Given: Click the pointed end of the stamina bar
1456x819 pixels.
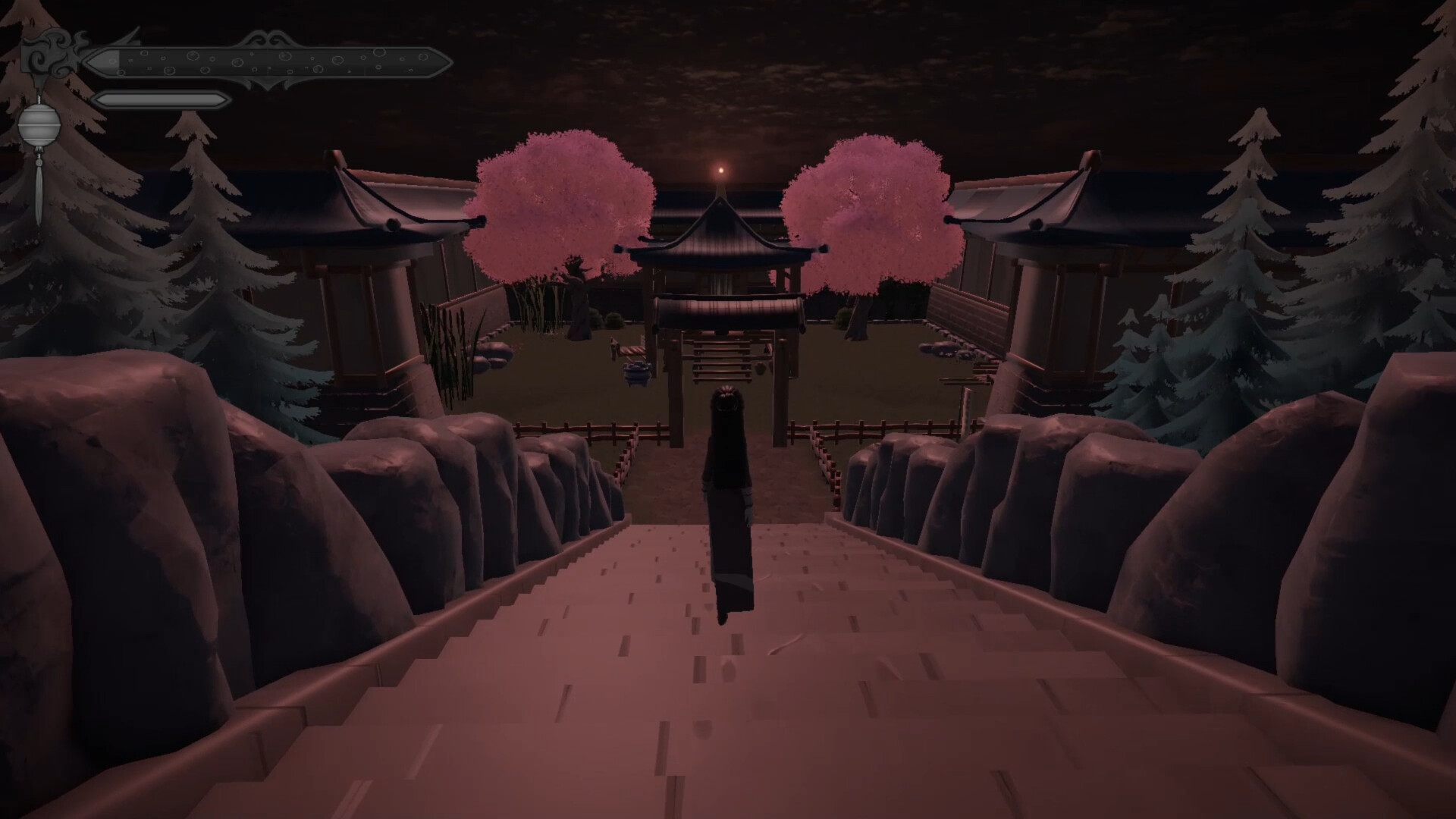Looking at the screenshot, I should point(224,99).
